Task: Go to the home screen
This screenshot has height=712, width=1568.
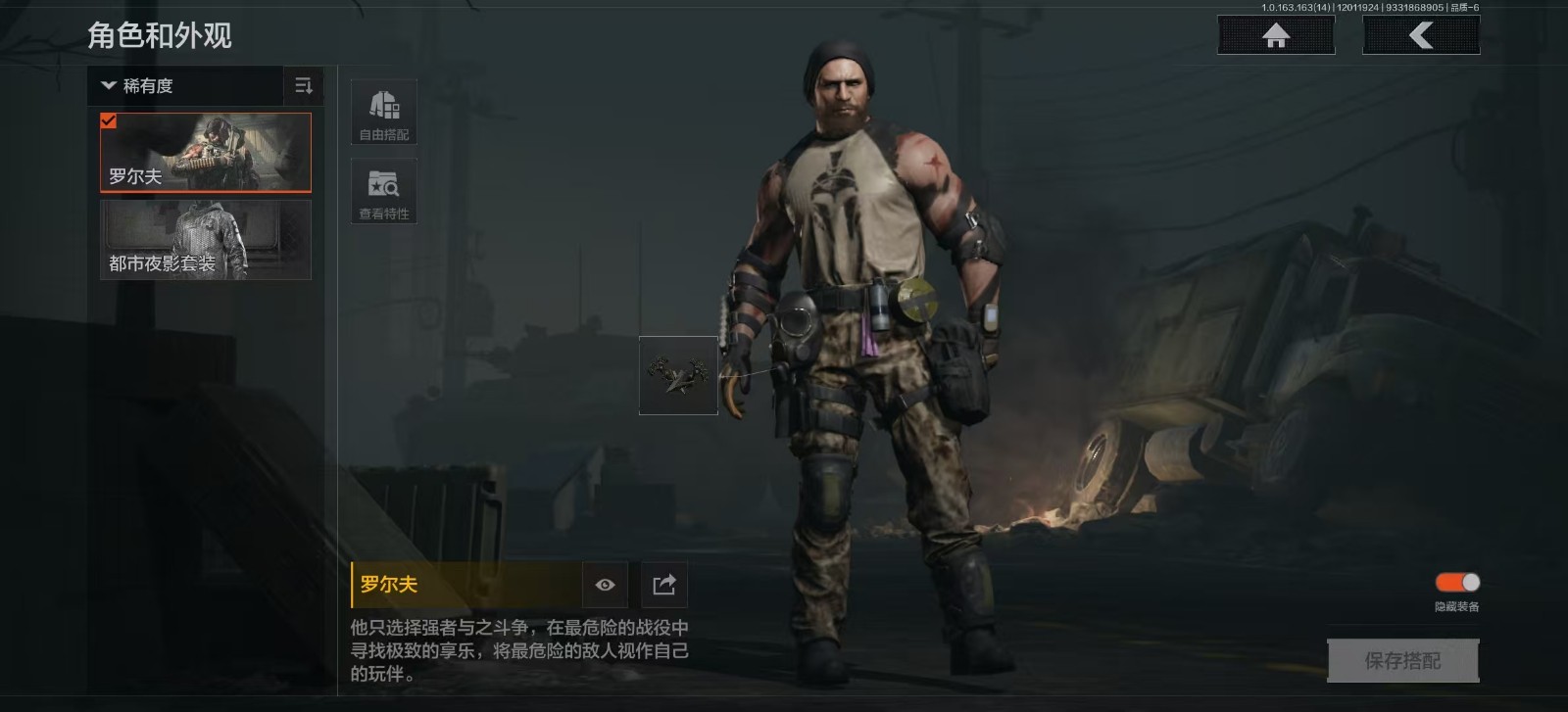Action: tap(1275, 35)
